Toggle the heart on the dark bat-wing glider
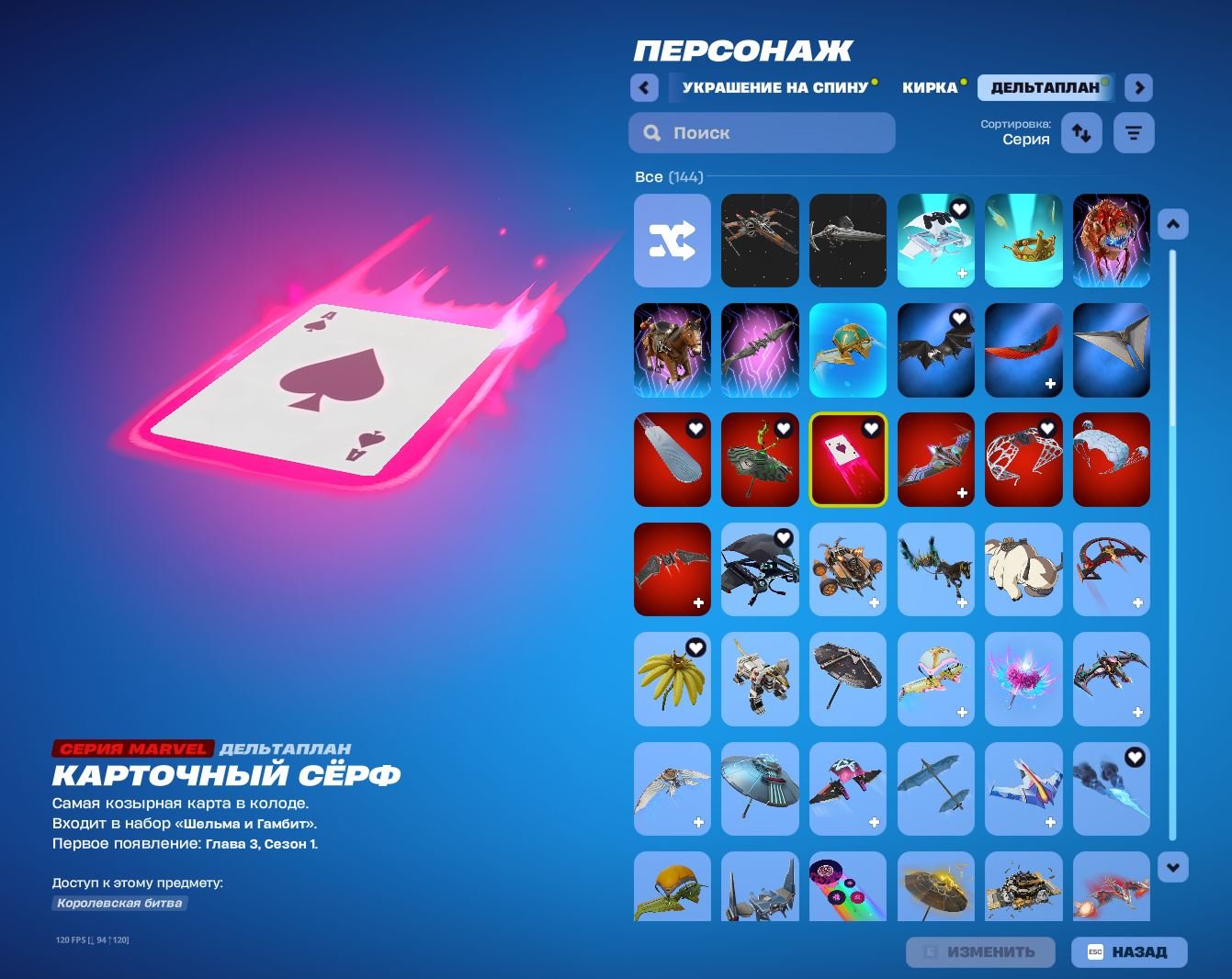 960,317
